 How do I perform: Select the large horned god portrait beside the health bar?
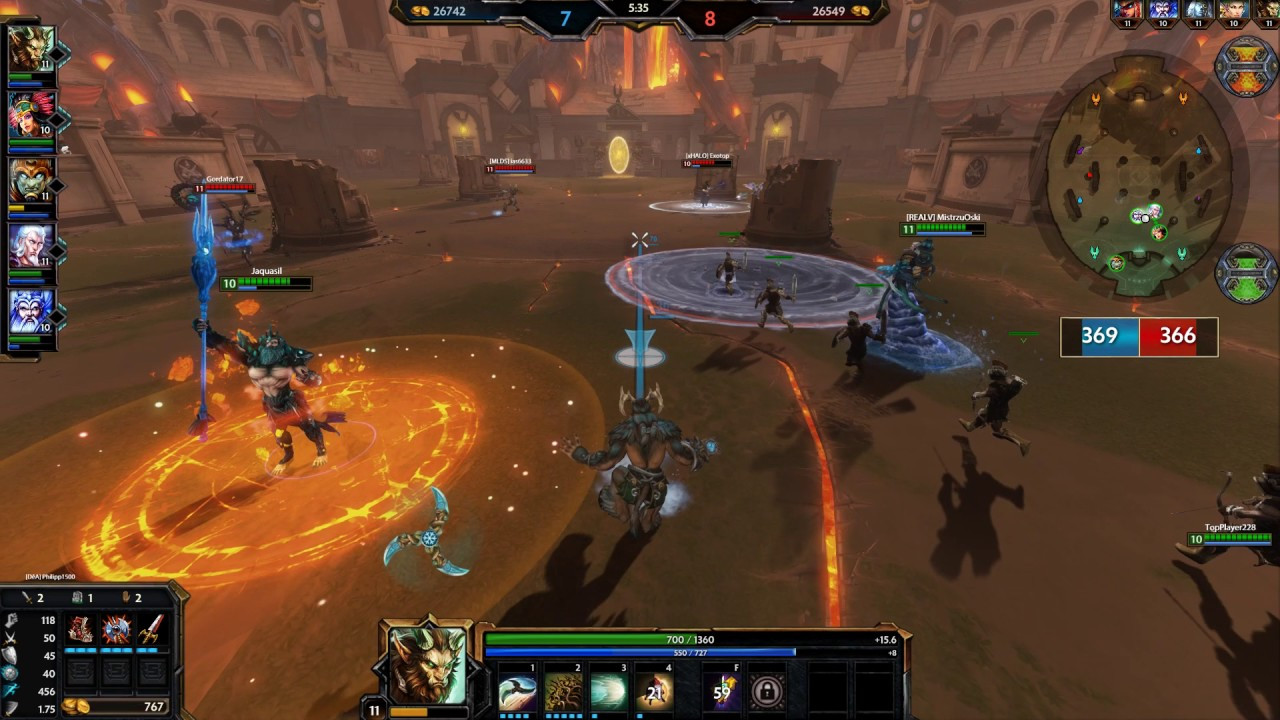[x=428, y=665]
